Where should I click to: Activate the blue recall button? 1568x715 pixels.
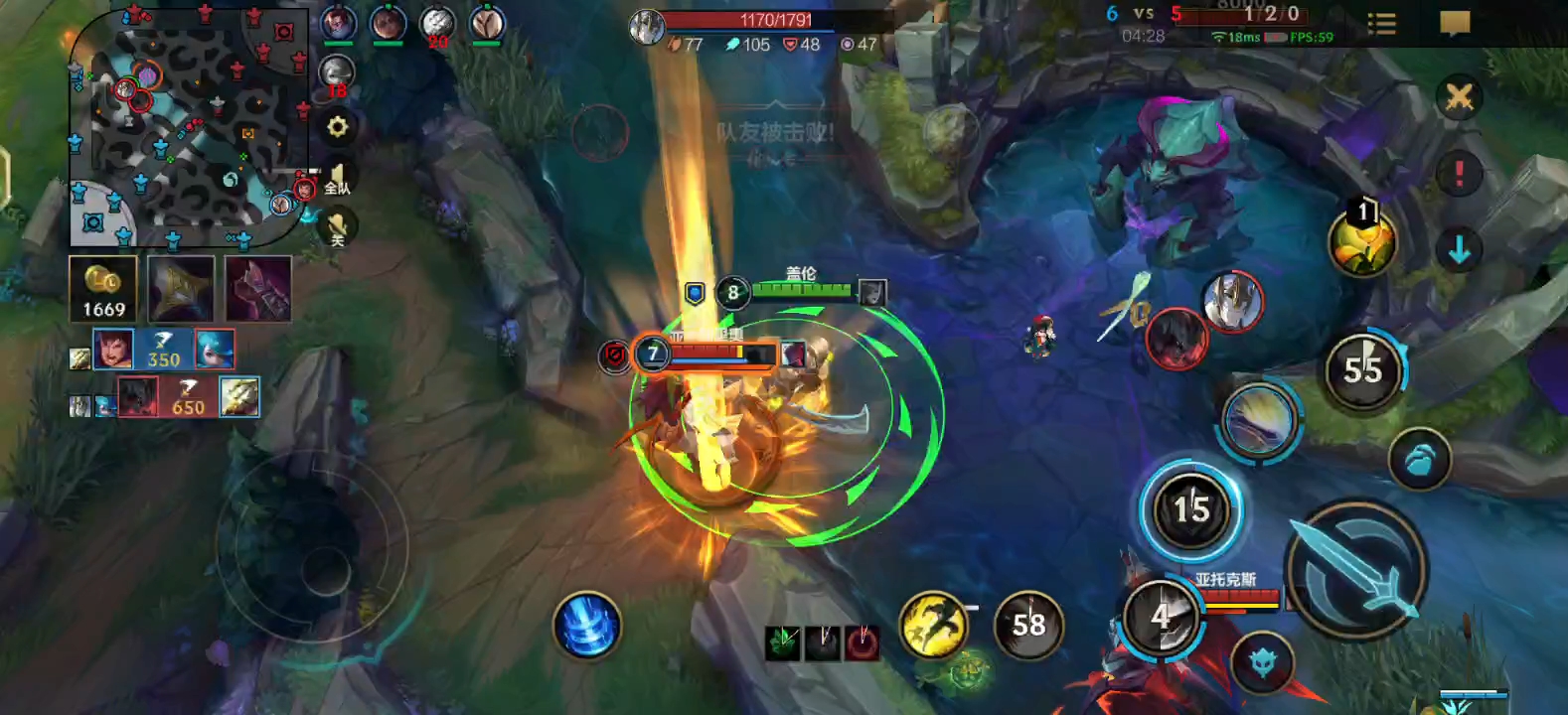tap(588, 626)
